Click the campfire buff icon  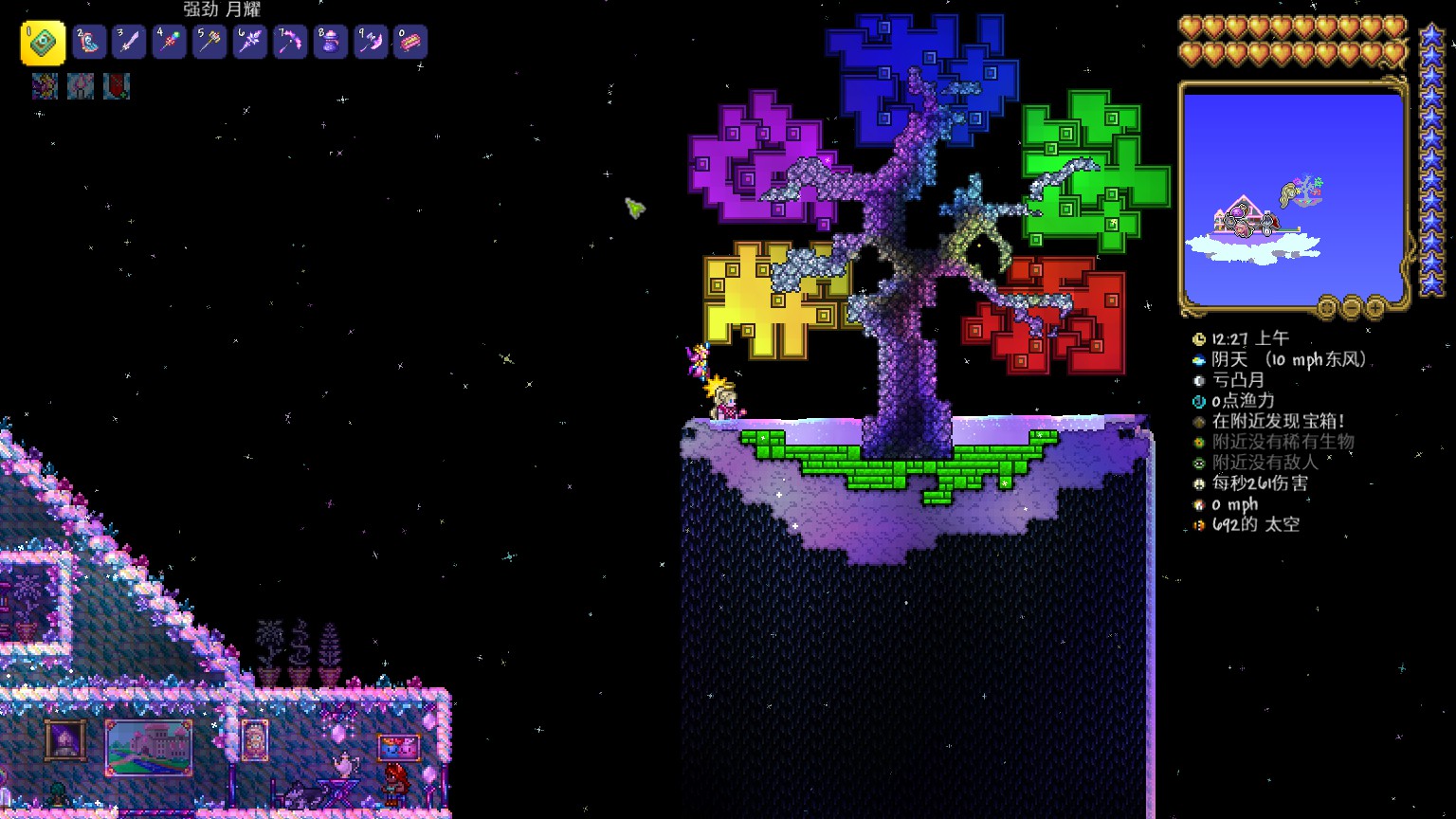pos(81,86)
